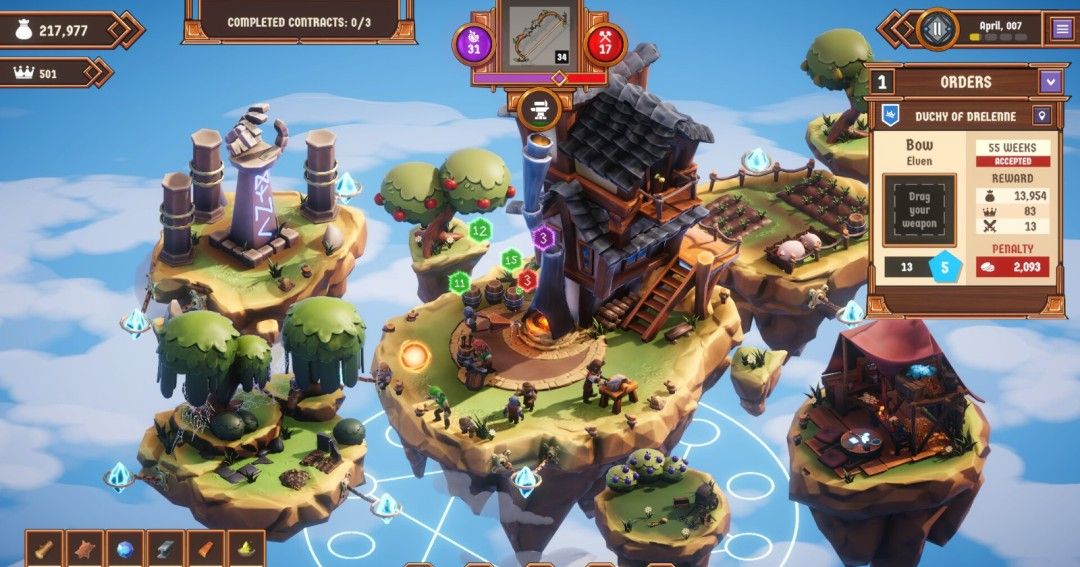Collapse the Orders panel with the arrow
Screen dimensions: 1080x567
(1049, 82)
